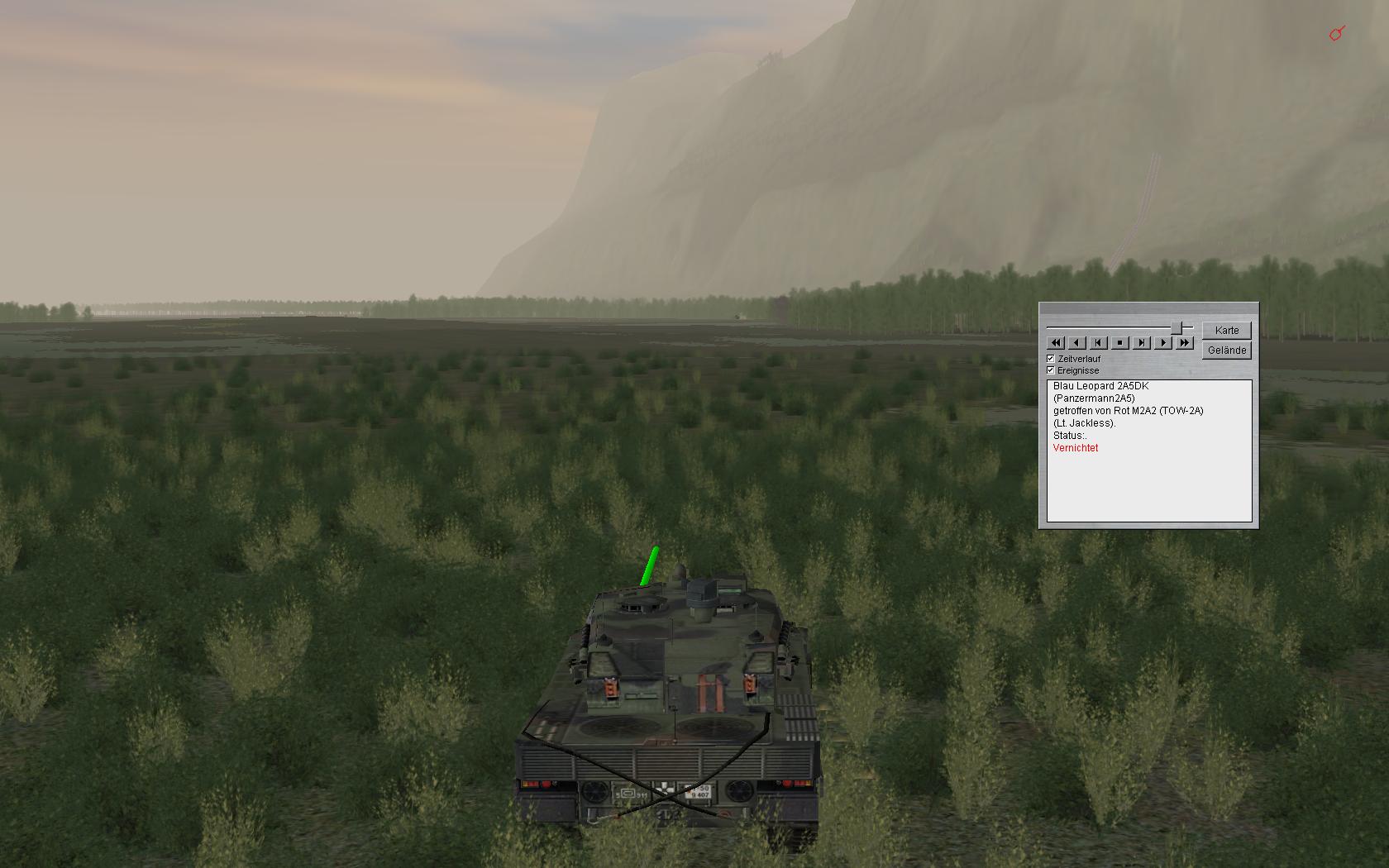This screenshot has width=1389, height=868.
Task: Play the replay in reverse
Action: [1077, 342]
